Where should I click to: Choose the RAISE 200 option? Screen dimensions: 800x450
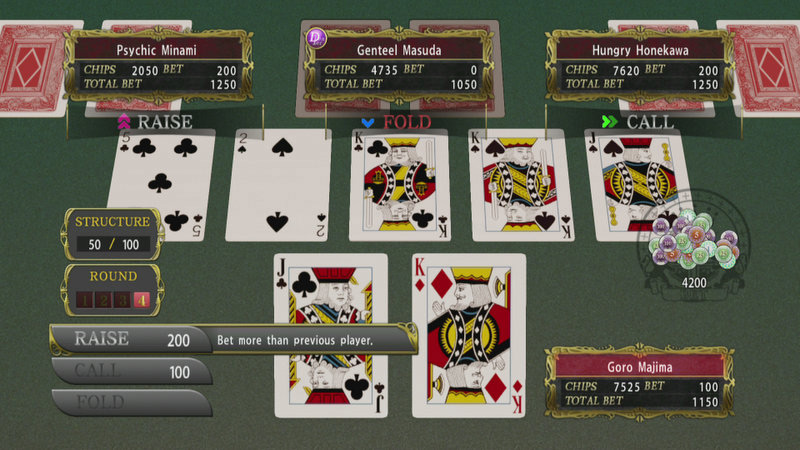pyautogui.click(x=130, y=340)
